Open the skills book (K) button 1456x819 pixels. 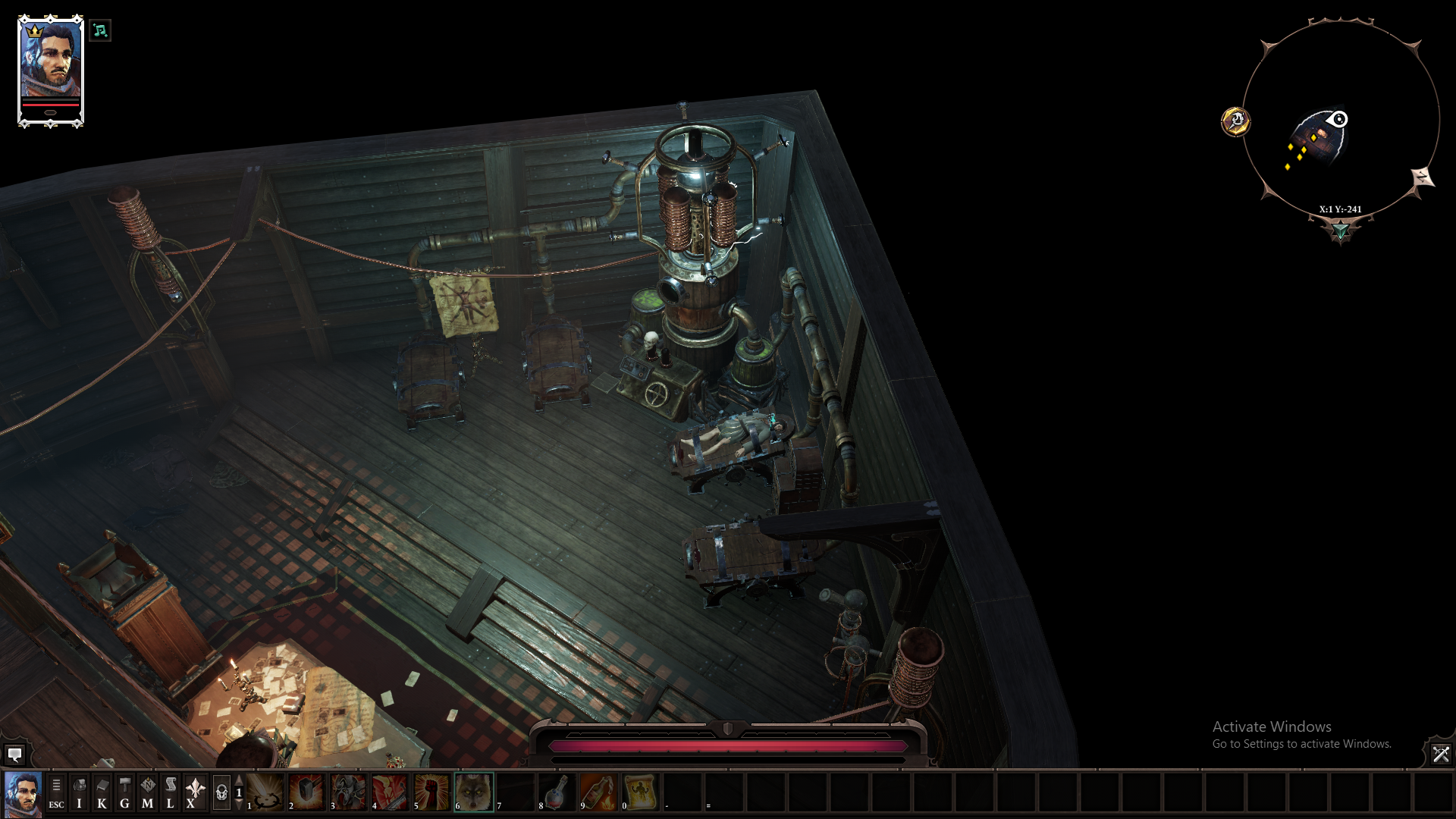pyautogui.click(x=102, y=792)
